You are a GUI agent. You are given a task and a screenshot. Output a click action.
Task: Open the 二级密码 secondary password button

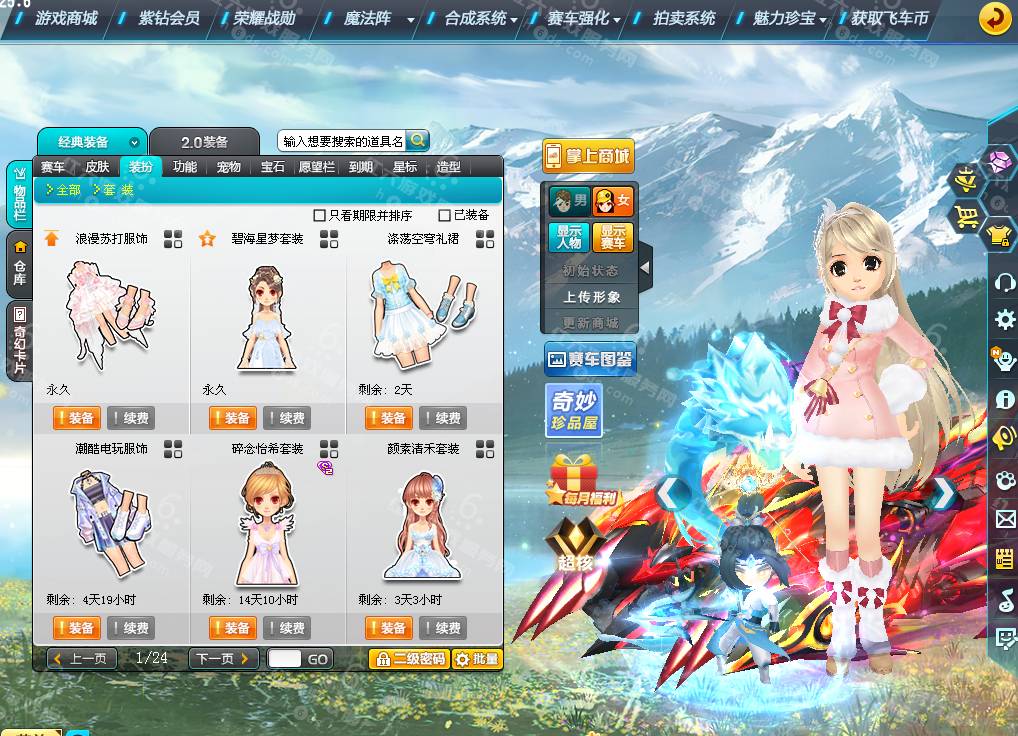408,659
